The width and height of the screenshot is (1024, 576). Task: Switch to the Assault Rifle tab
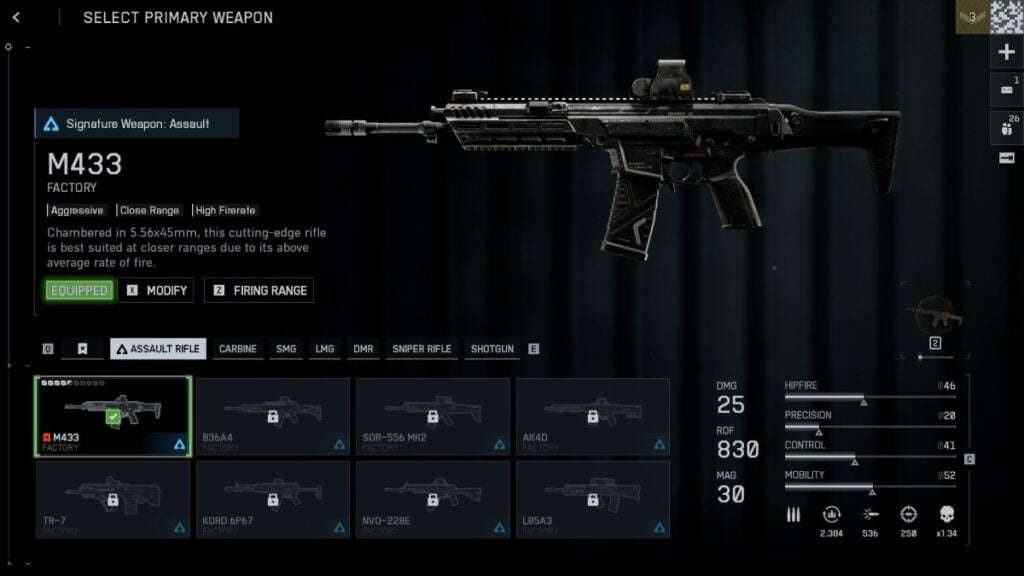158,349
